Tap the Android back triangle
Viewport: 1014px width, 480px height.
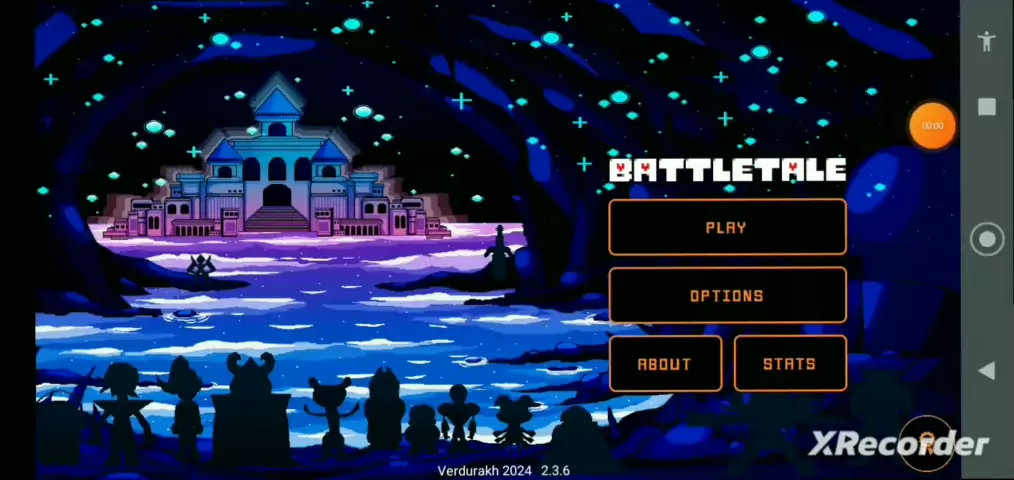986,371
